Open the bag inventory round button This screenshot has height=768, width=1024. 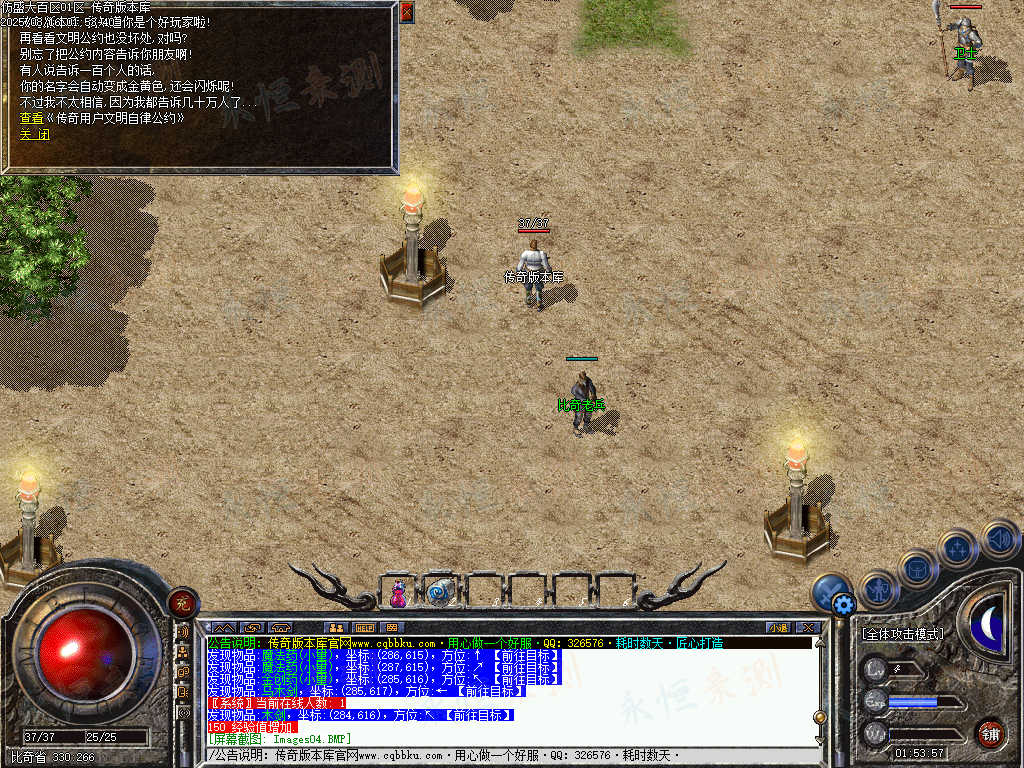point(917,568)
